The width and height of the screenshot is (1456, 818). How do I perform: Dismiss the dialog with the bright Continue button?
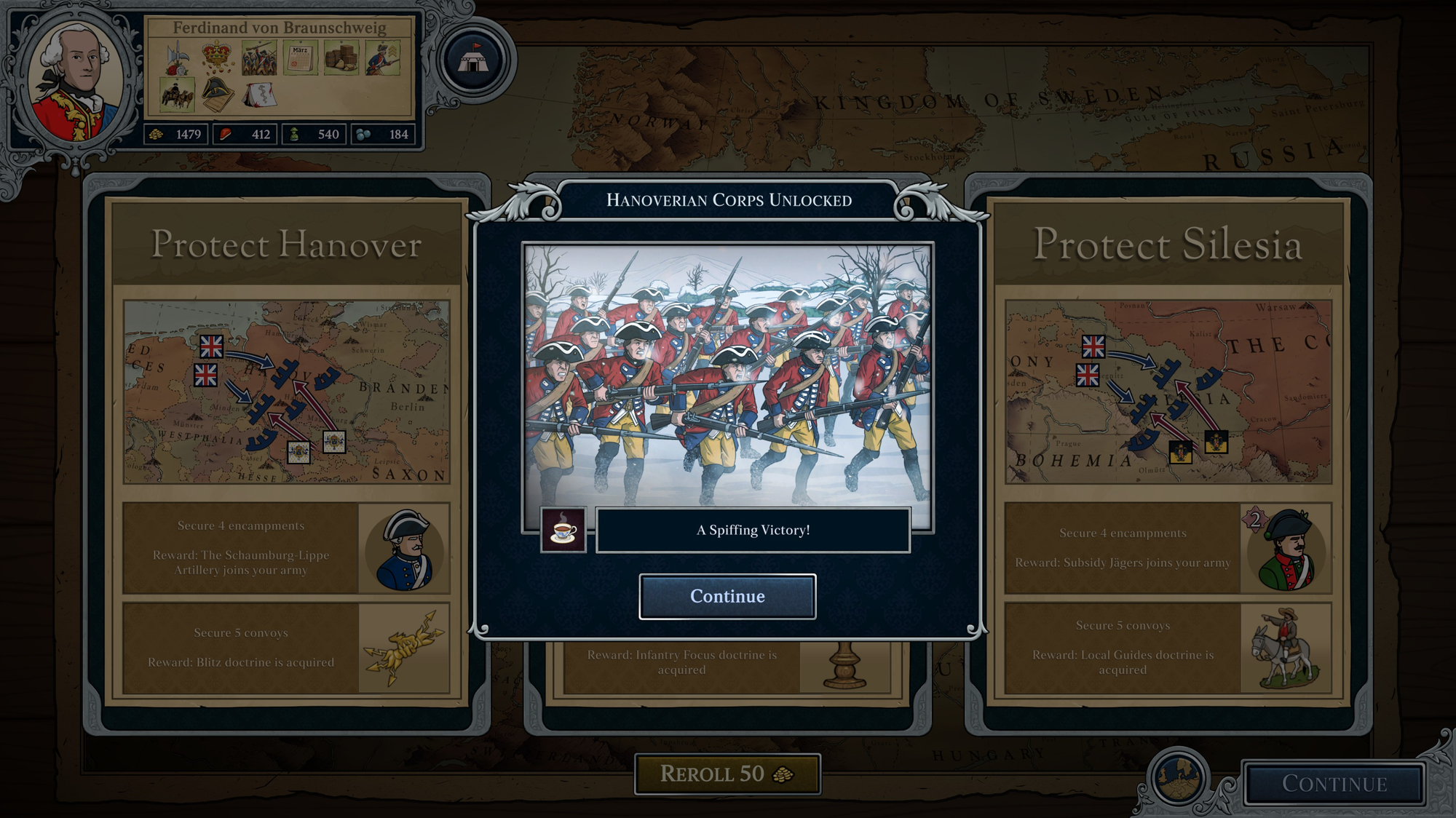pos(727,597)
